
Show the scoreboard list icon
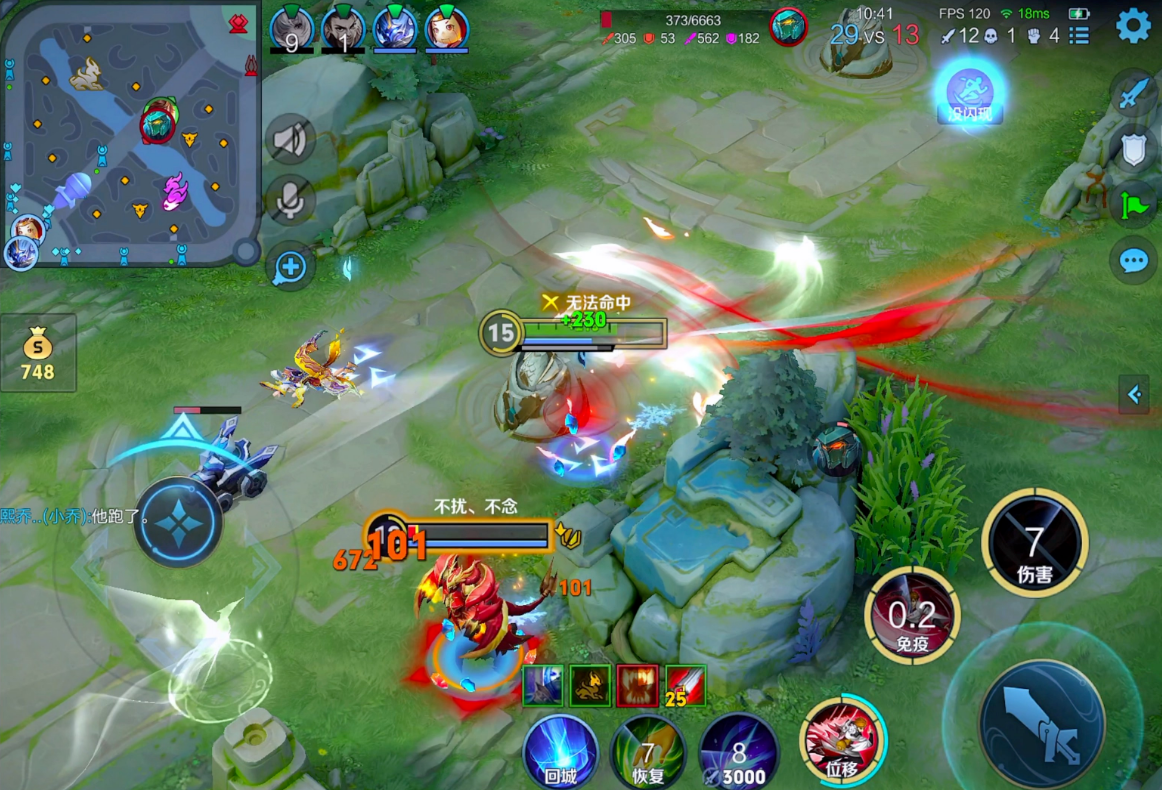tap(1079, 36)
